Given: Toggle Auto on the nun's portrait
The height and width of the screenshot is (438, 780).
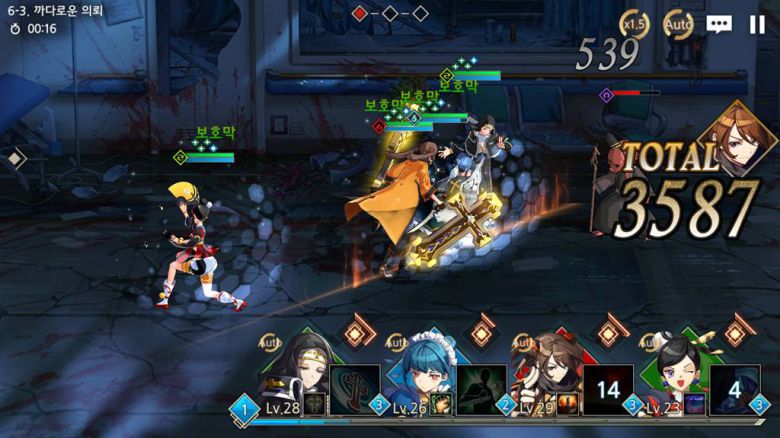Looking at the screenshot, I should click(x=269, y=343).
